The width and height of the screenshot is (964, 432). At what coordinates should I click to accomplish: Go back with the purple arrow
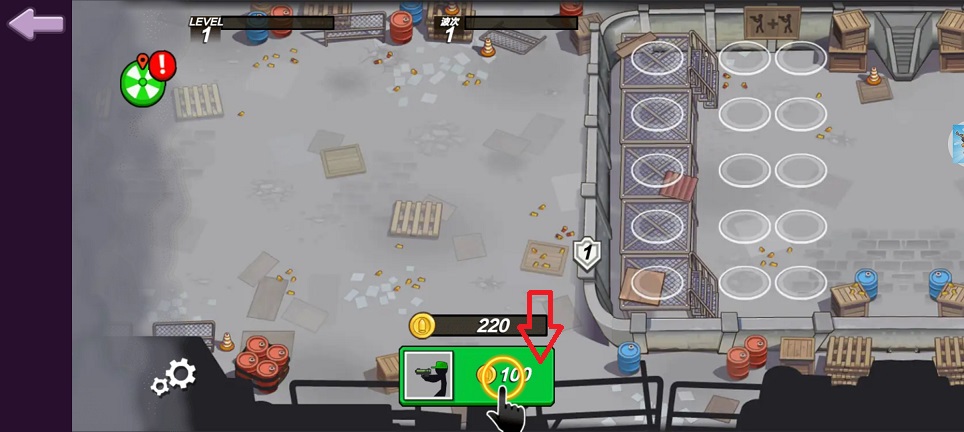35,24
